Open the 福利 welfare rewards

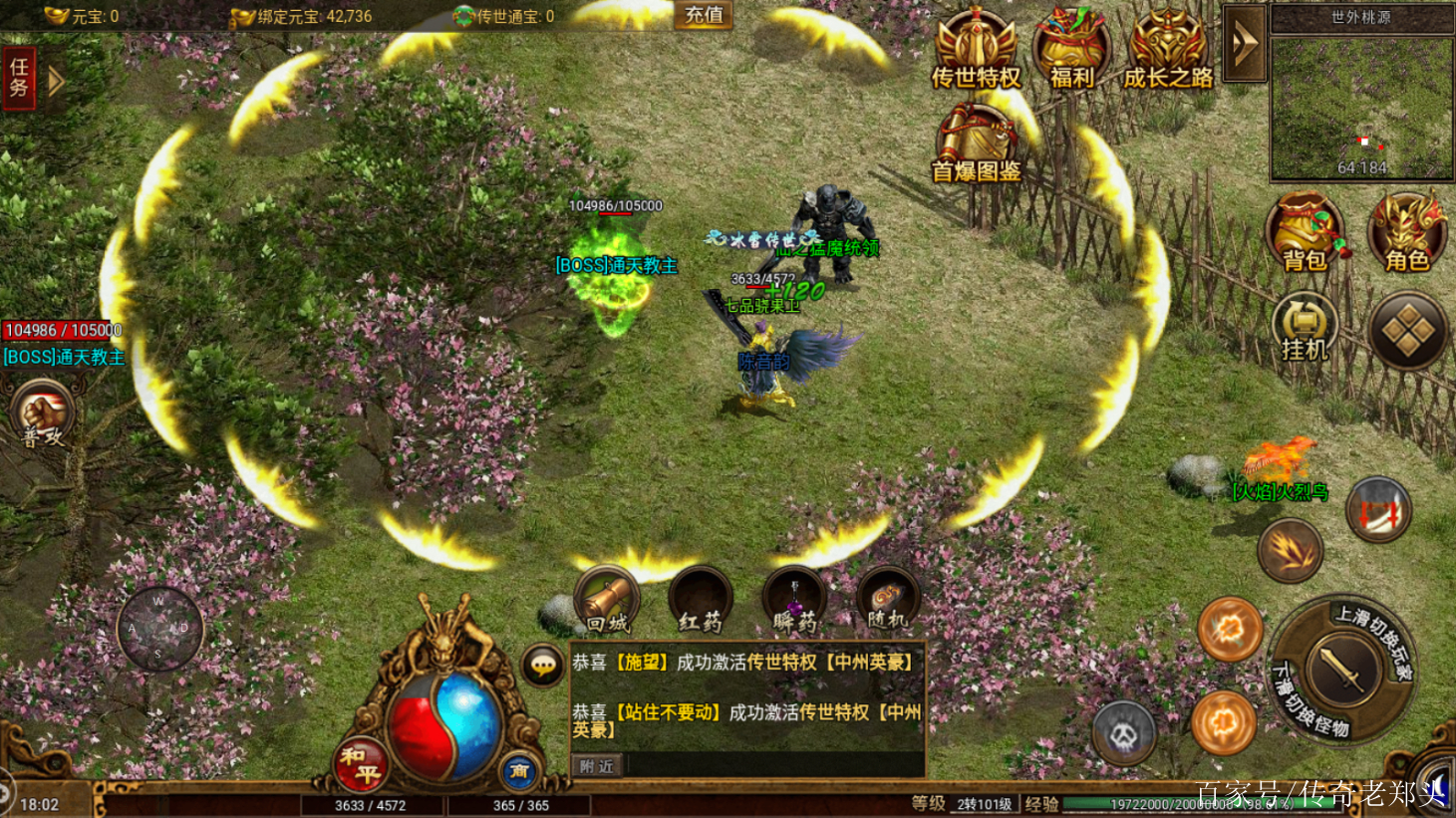pos(1071,52)
